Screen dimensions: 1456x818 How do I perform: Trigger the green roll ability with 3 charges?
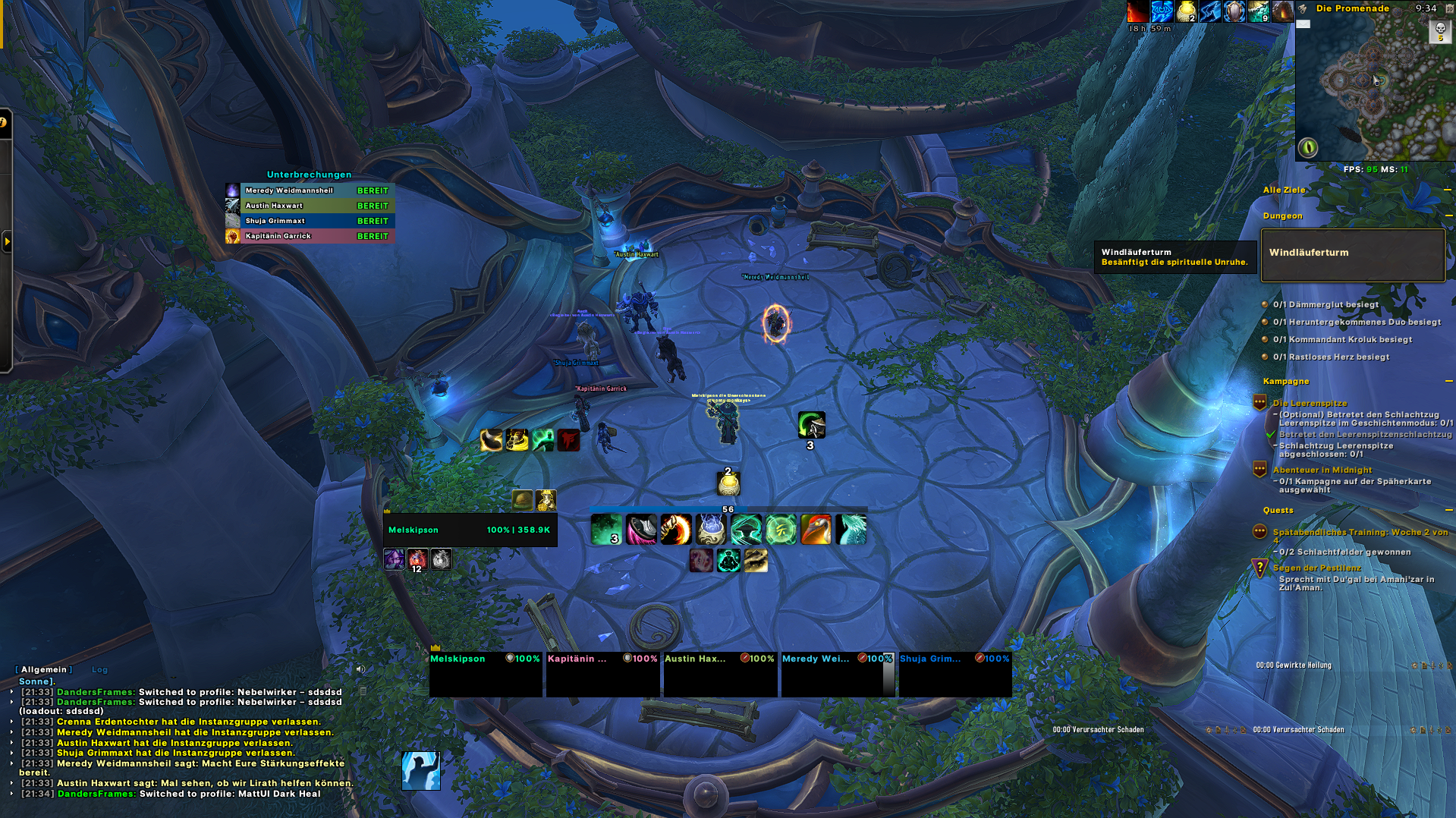coord(811,426)
